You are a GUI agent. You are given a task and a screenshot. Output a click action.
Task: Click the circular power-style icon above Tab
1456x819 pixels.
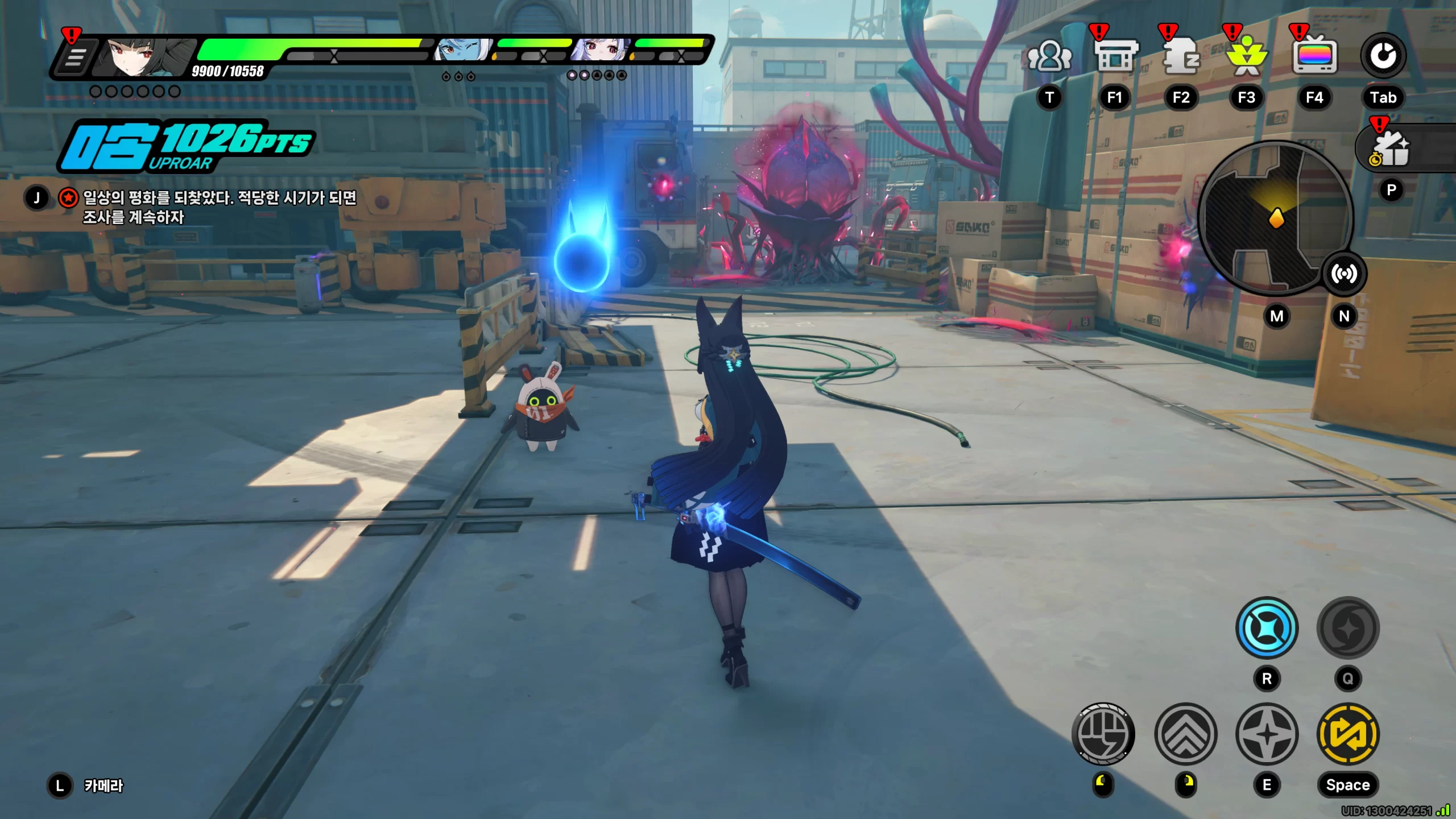click(1383, 56)
